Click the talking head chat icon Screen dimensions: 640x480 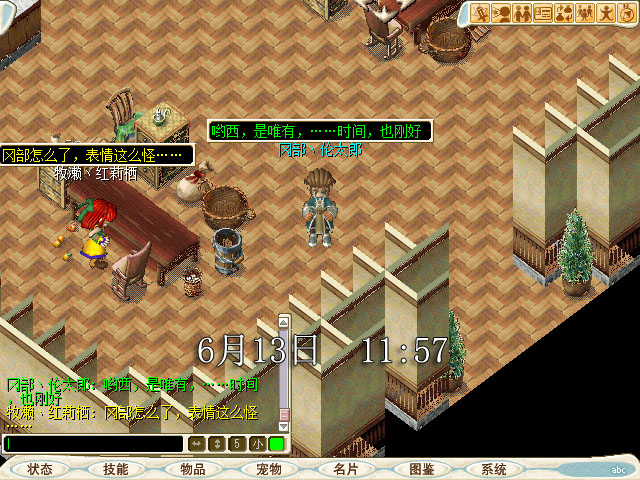tap(501, 13)
